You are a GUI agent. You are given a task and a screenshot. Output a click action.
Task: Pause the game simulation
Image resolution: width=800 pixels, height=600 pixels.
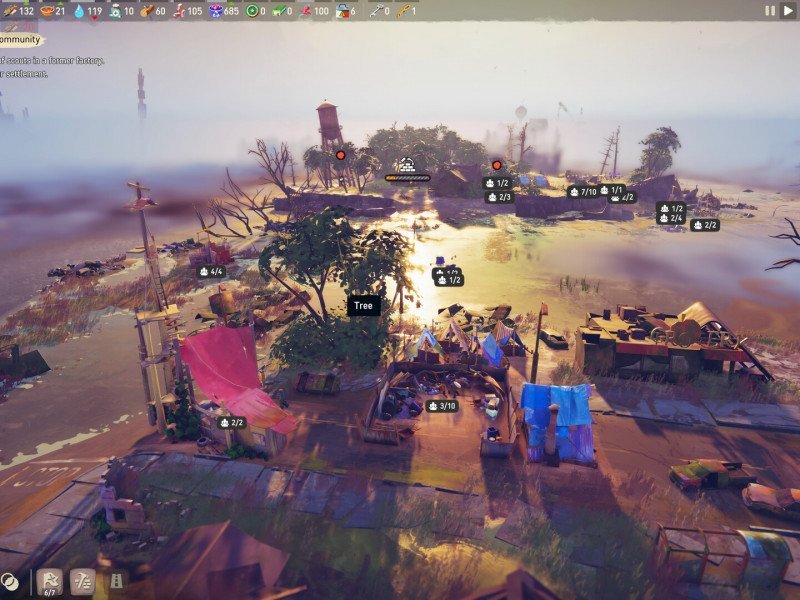coord(769,10)
